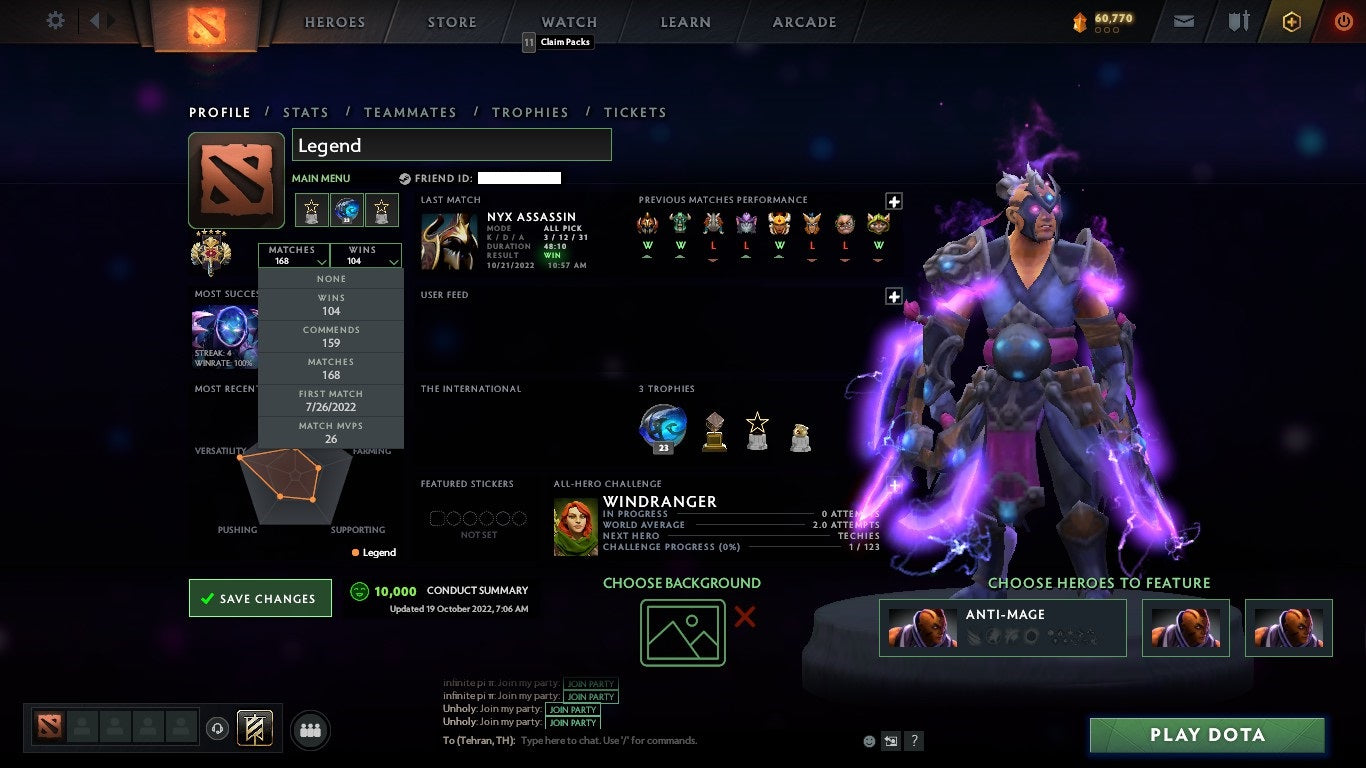Open the friends list icon bottom left
Image resolution: width=1366 pixels, height=768 pixels.
pos(310,729)
